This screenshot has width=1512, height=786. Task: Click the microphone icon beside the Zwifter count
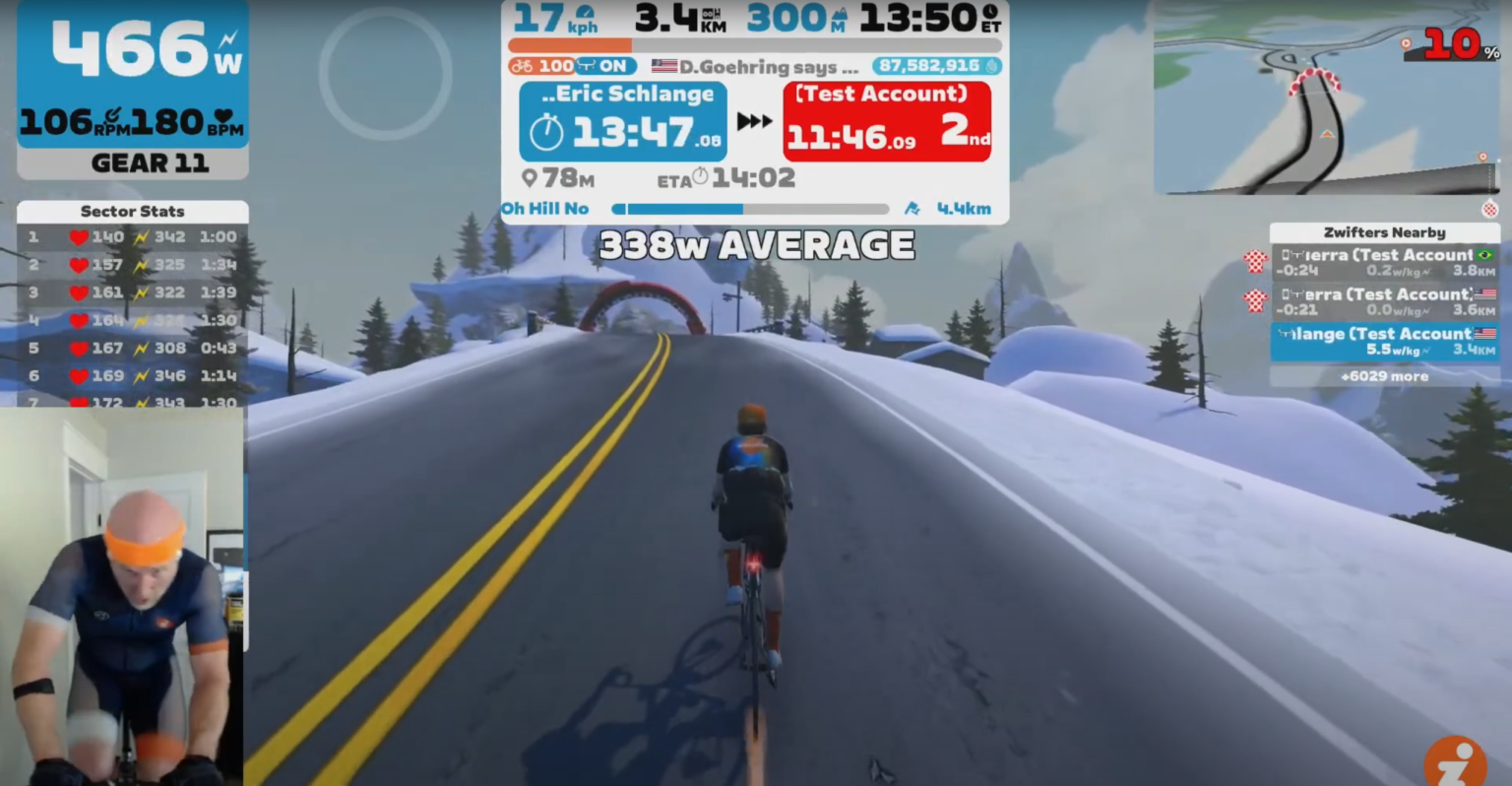pos(990,66)
